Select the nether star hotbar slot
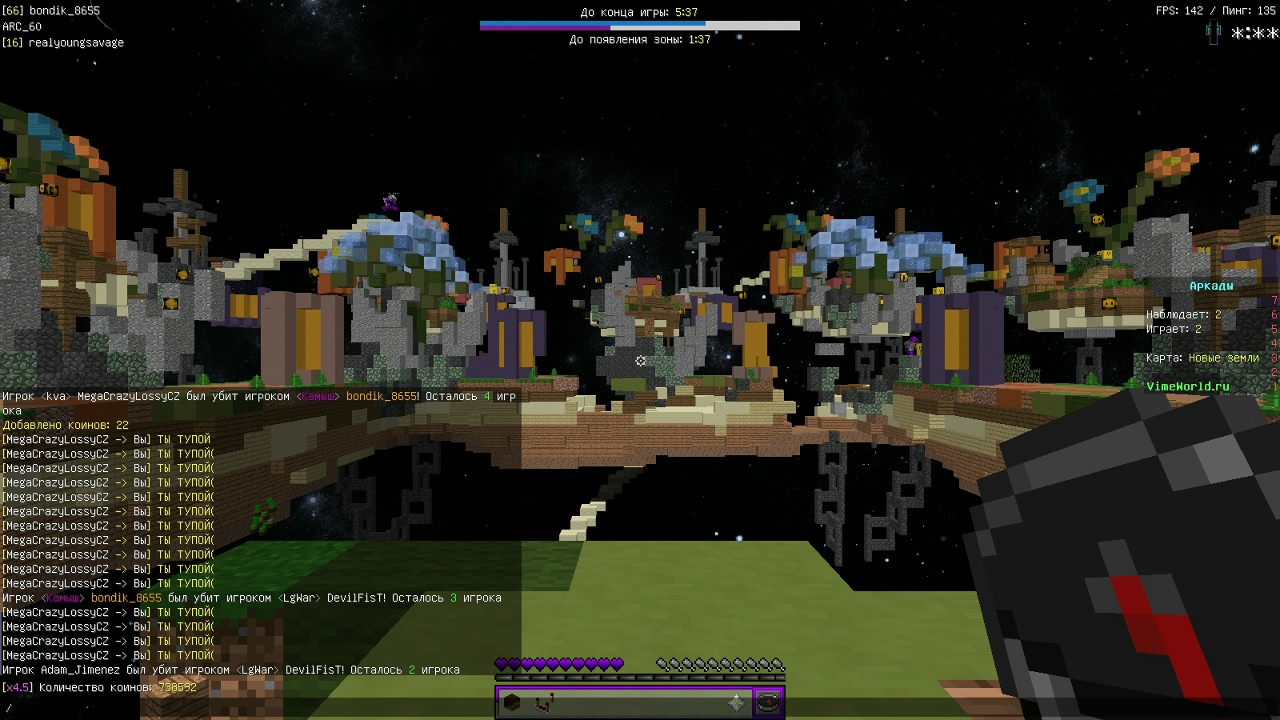This screenshot has height=720, width=1280. point(737,703)
